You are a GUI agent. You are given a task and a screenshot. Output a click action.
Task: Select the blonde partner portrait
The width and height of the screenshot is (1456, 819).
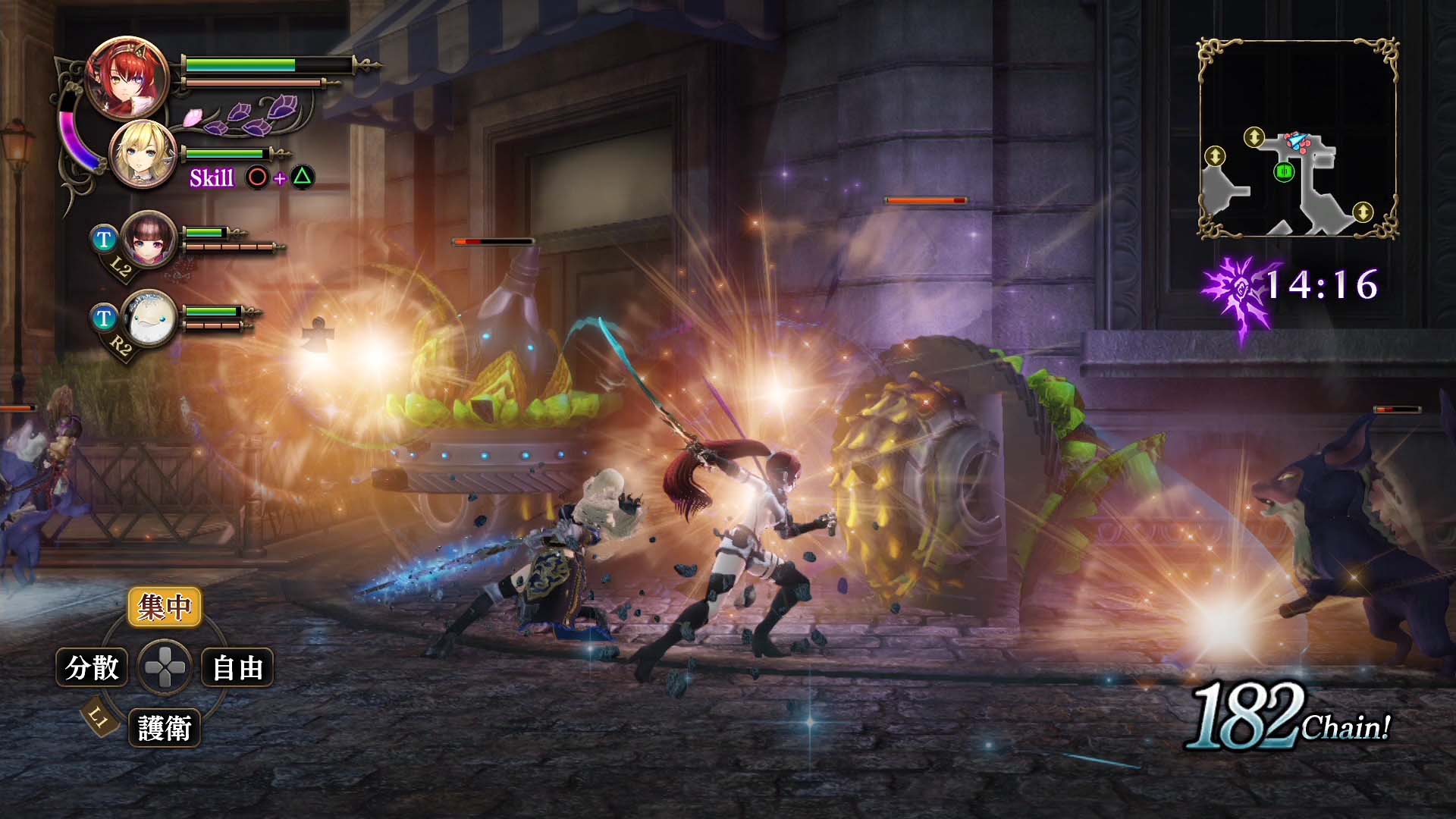tap(143, 155)
